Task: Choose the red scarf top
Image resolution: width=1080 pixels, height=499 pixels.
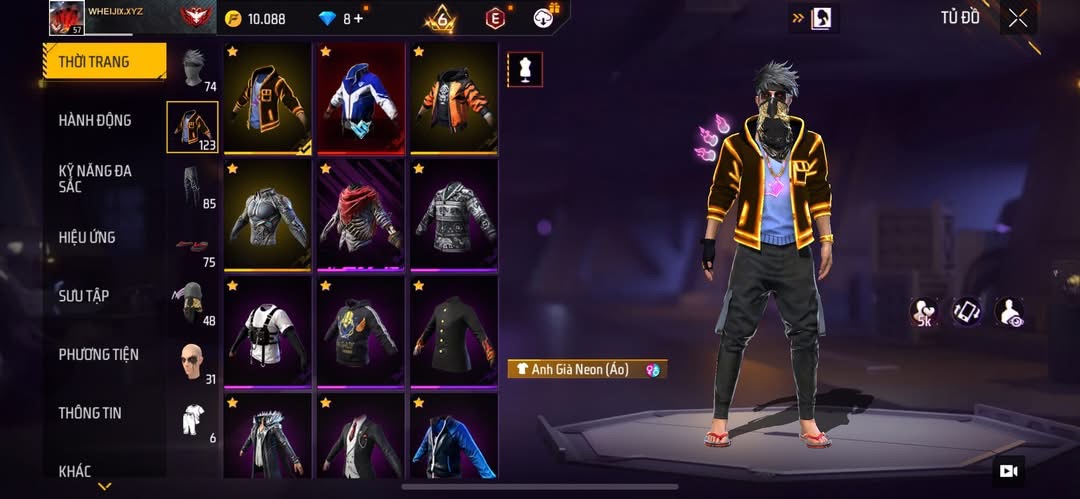Action: 361,214
